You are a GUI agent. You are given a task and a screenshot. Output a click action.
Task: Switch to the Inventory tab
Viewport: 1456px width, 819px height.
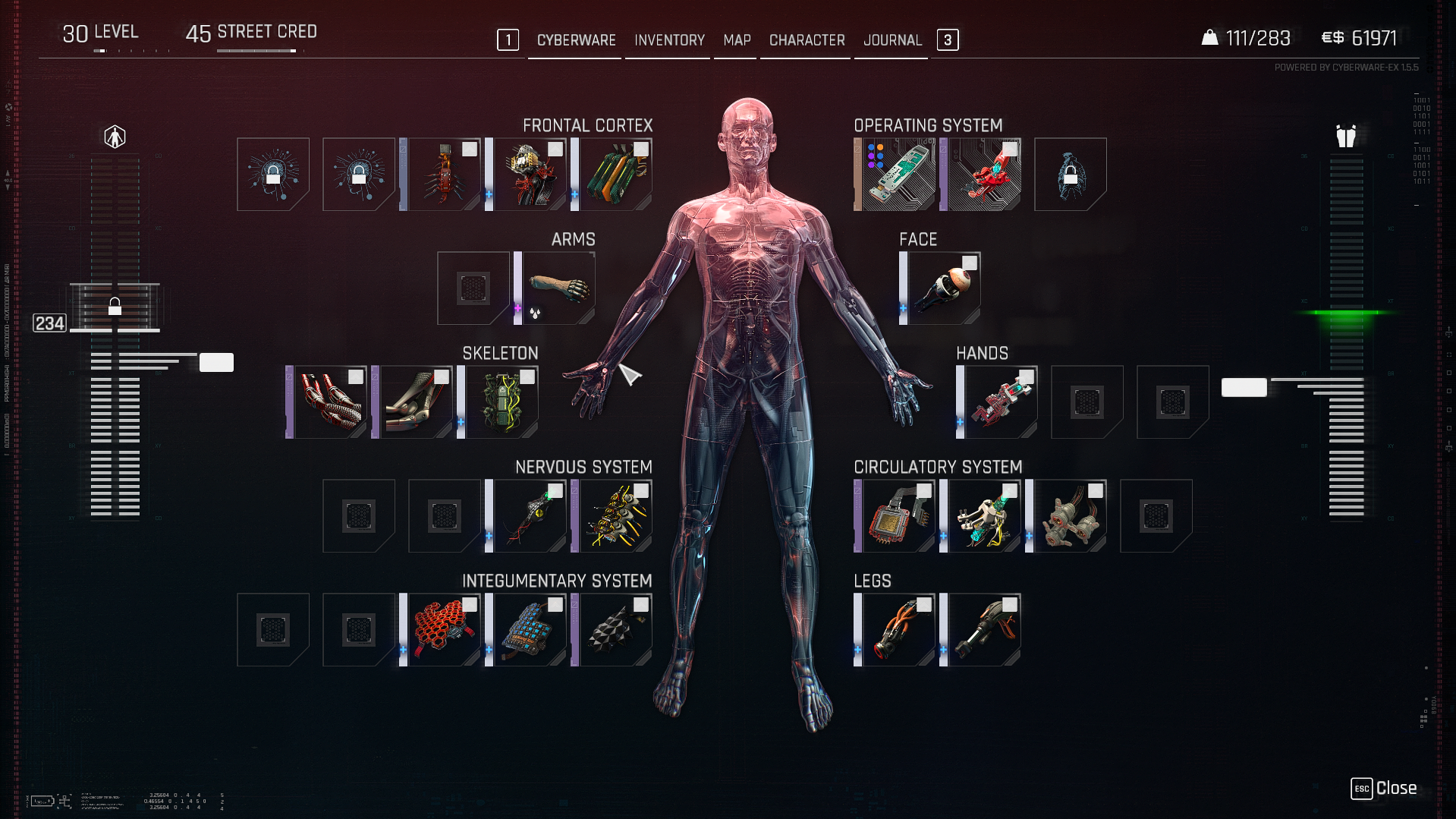point(669,40)
